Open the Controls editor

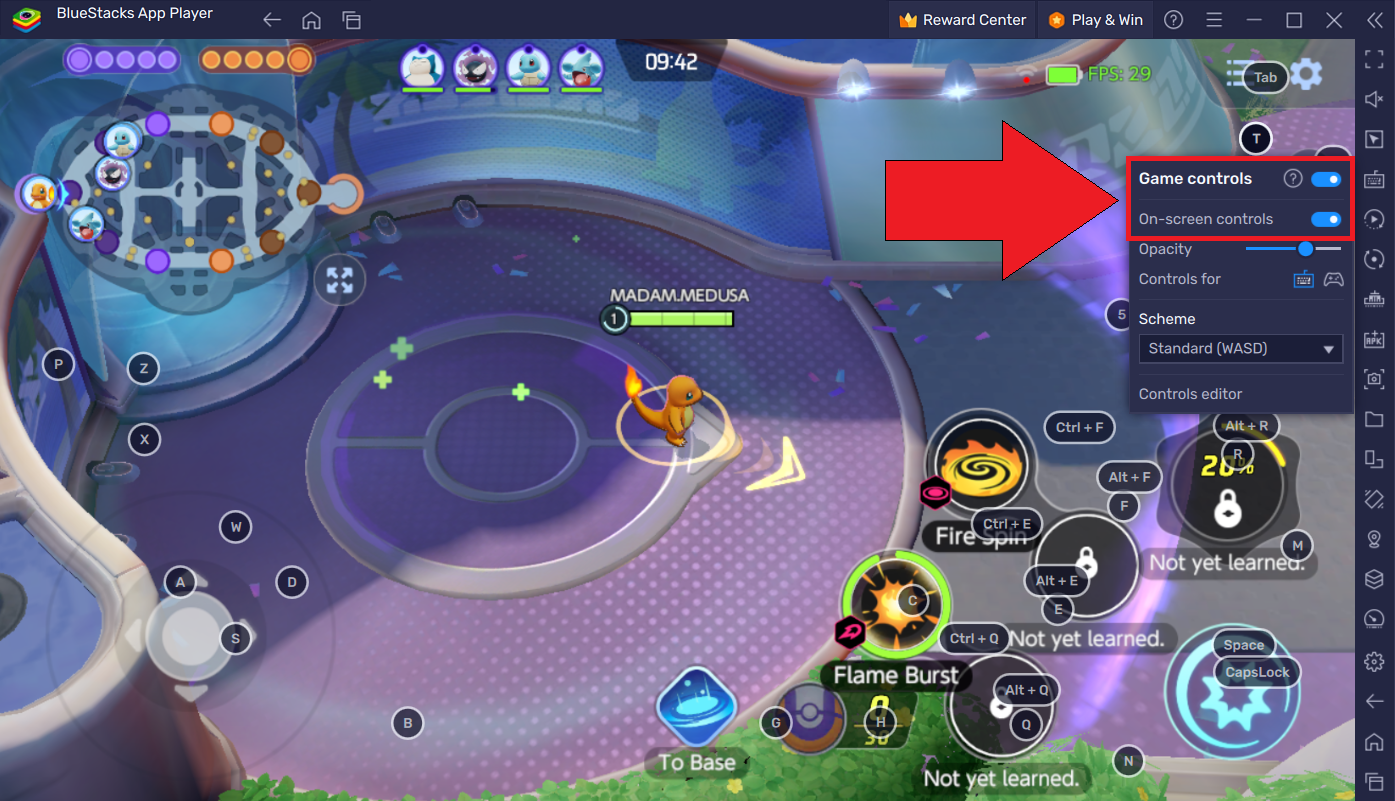(x=1190, y=393)
